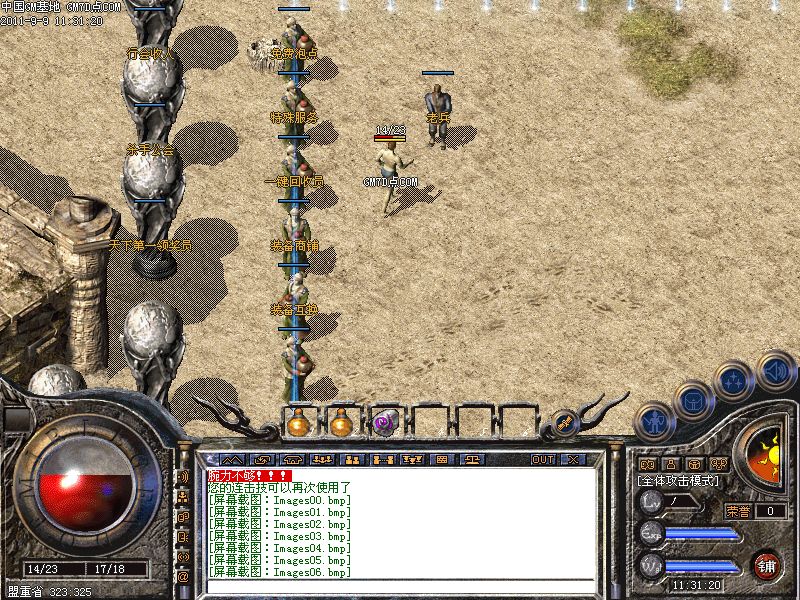This screenshot has width=800, height=600.
Task: Toggle the speaker icon left of chat
Action: click(x=183, y=476)
